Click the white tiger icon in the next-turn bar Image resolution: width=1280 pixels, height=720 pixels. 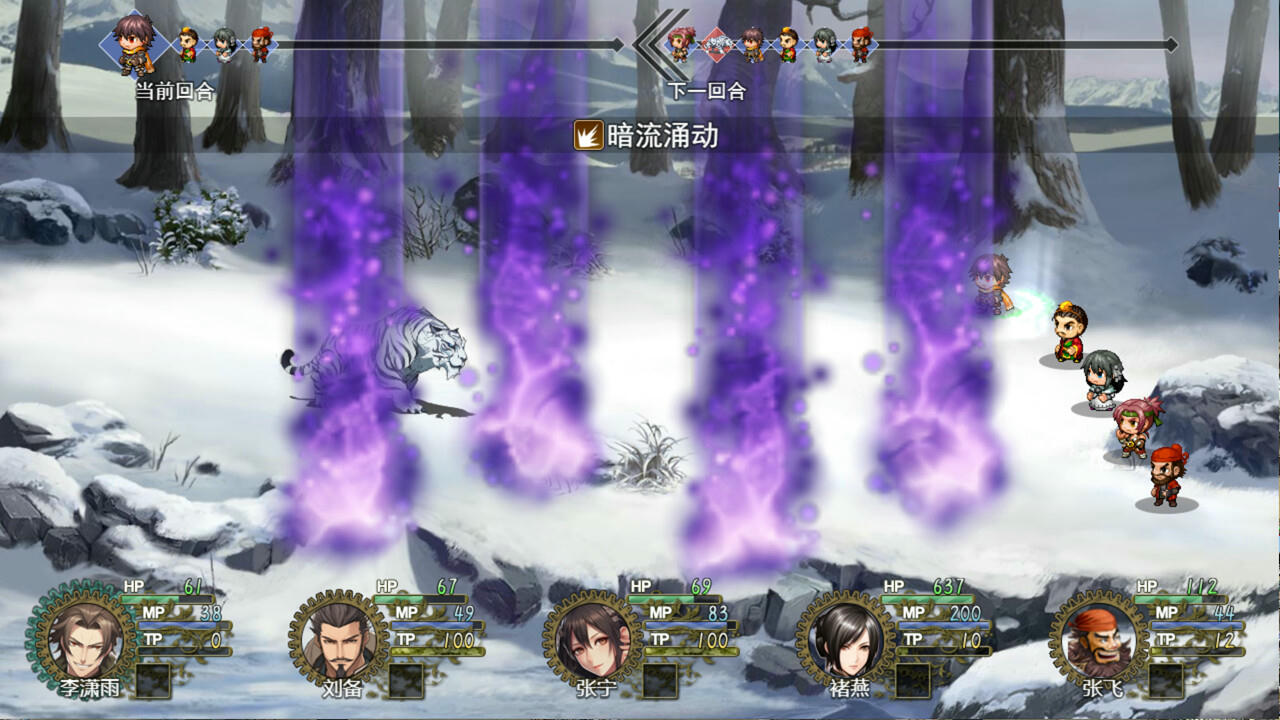(x=717, y=45)
